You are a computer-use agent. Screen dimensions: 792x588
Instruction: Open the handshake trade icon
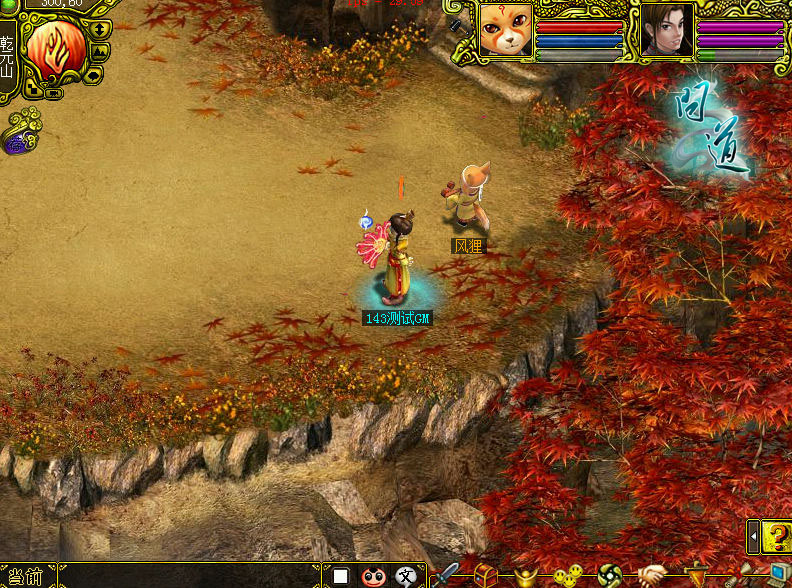(652, 576)
